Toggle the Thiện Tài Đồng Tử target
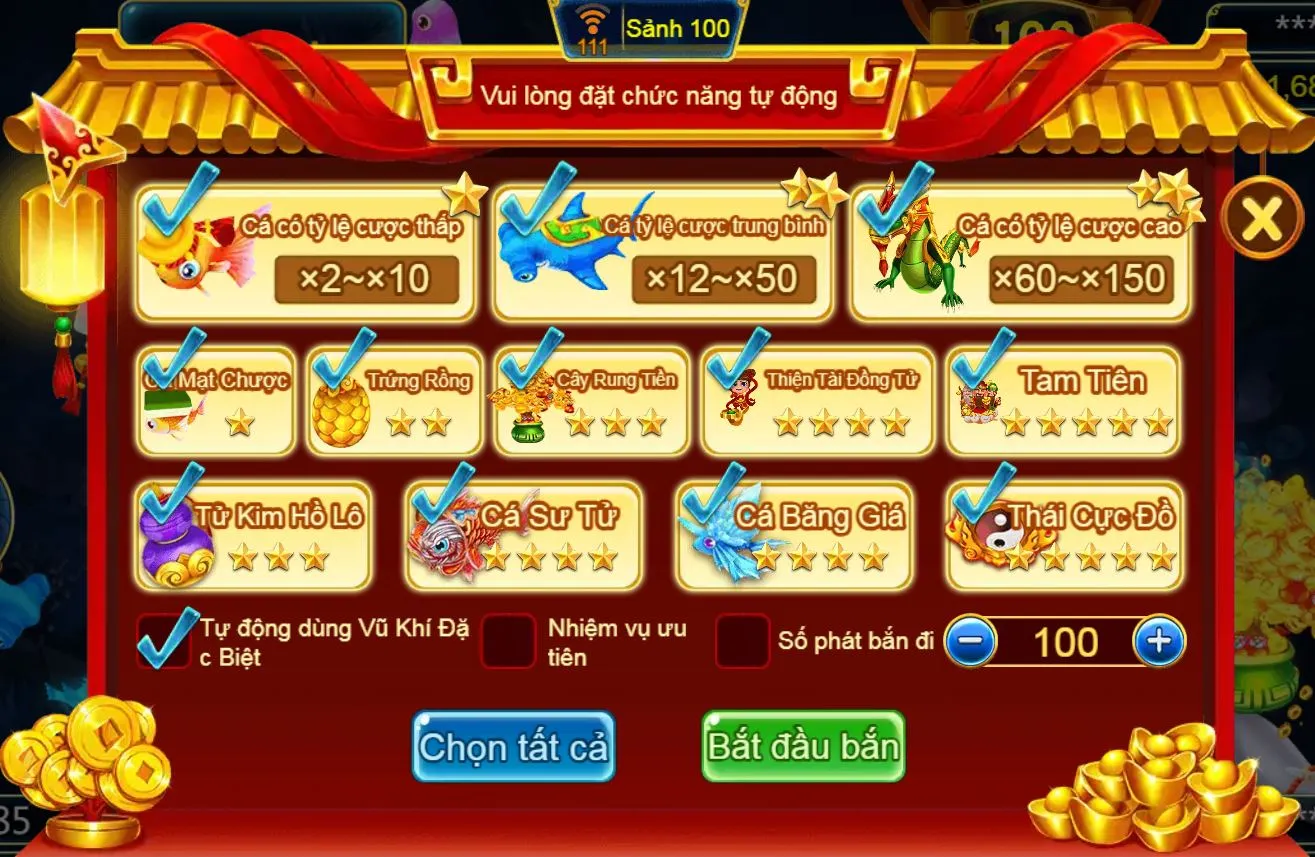 tap(817, 401)
